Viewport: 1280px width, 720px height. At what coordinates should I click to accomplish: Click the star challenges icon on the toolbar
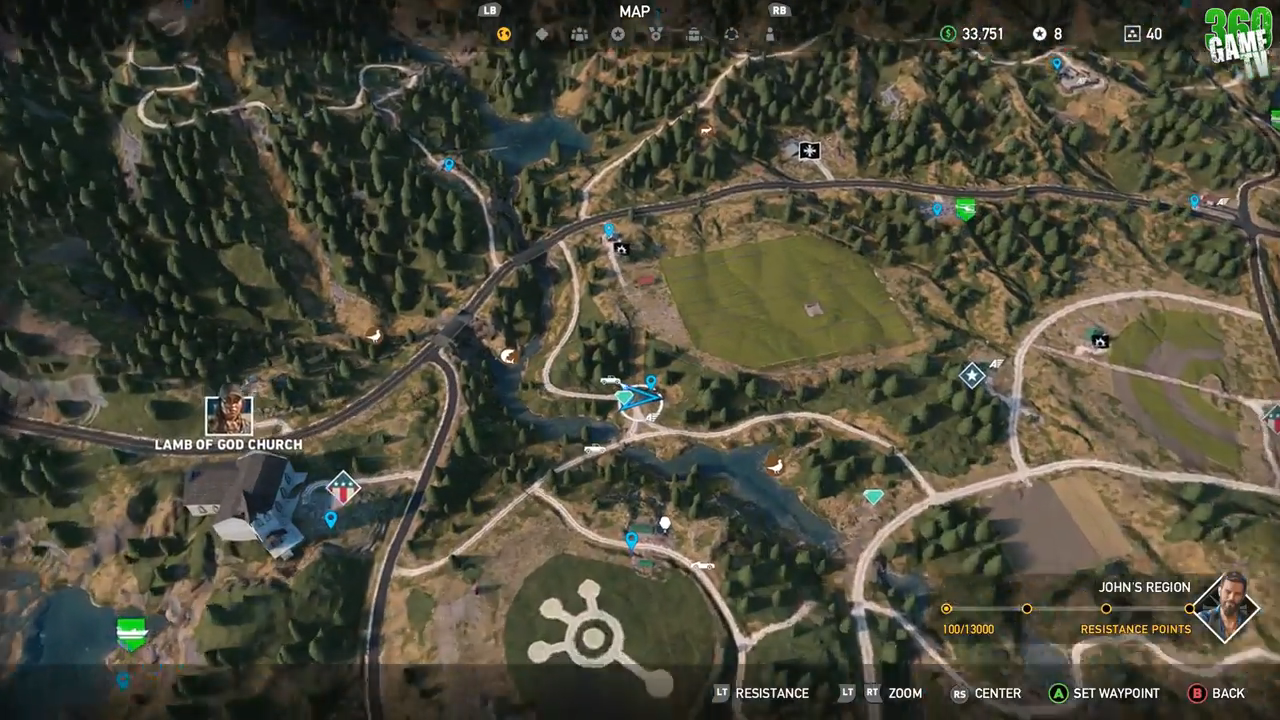(618, 33)
